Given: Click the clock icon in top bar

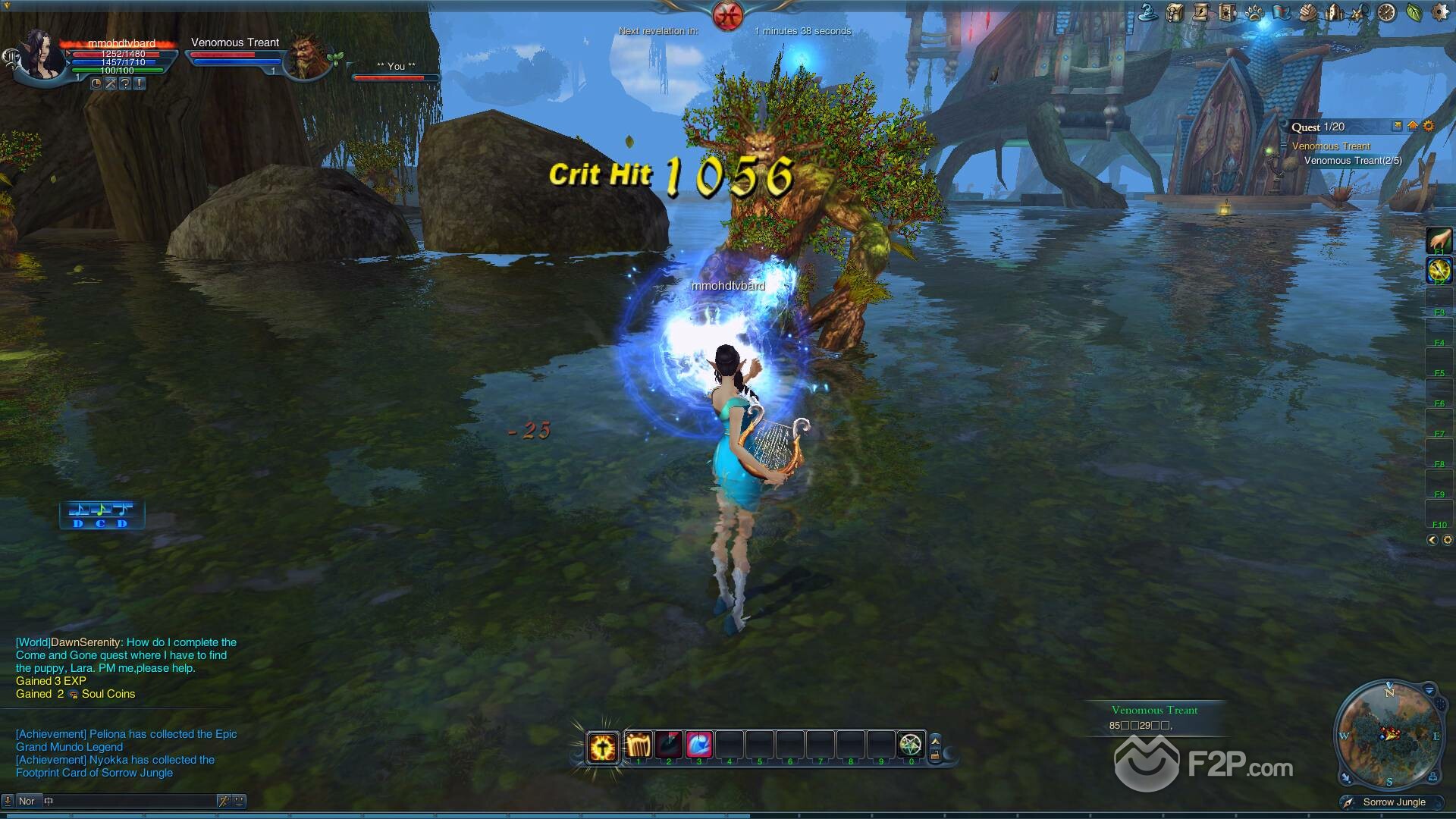Looking at the screenshot, I should coord(1387,12).
